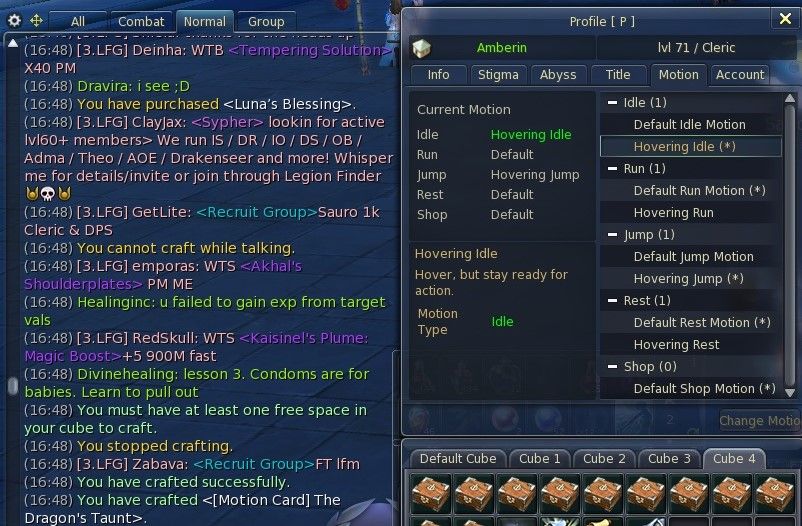Viewport: 802px width, 526px height.
Task: Select the Hovering Run motion
Action: click(673, 213)
